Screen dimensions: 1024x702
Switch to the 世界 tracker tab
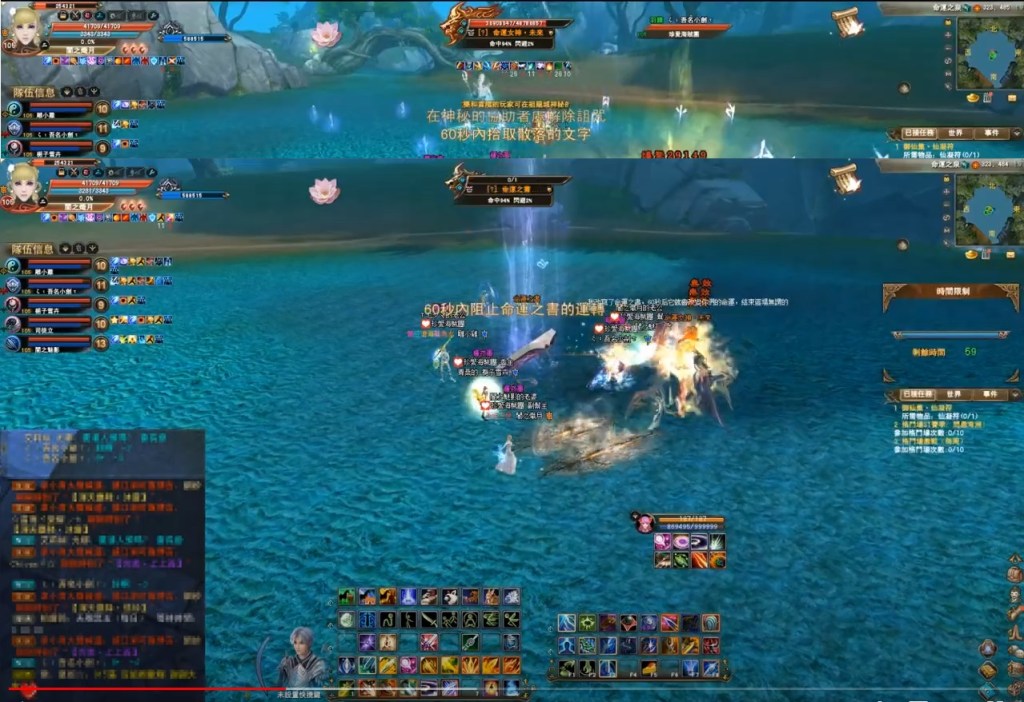coord(955,395)
